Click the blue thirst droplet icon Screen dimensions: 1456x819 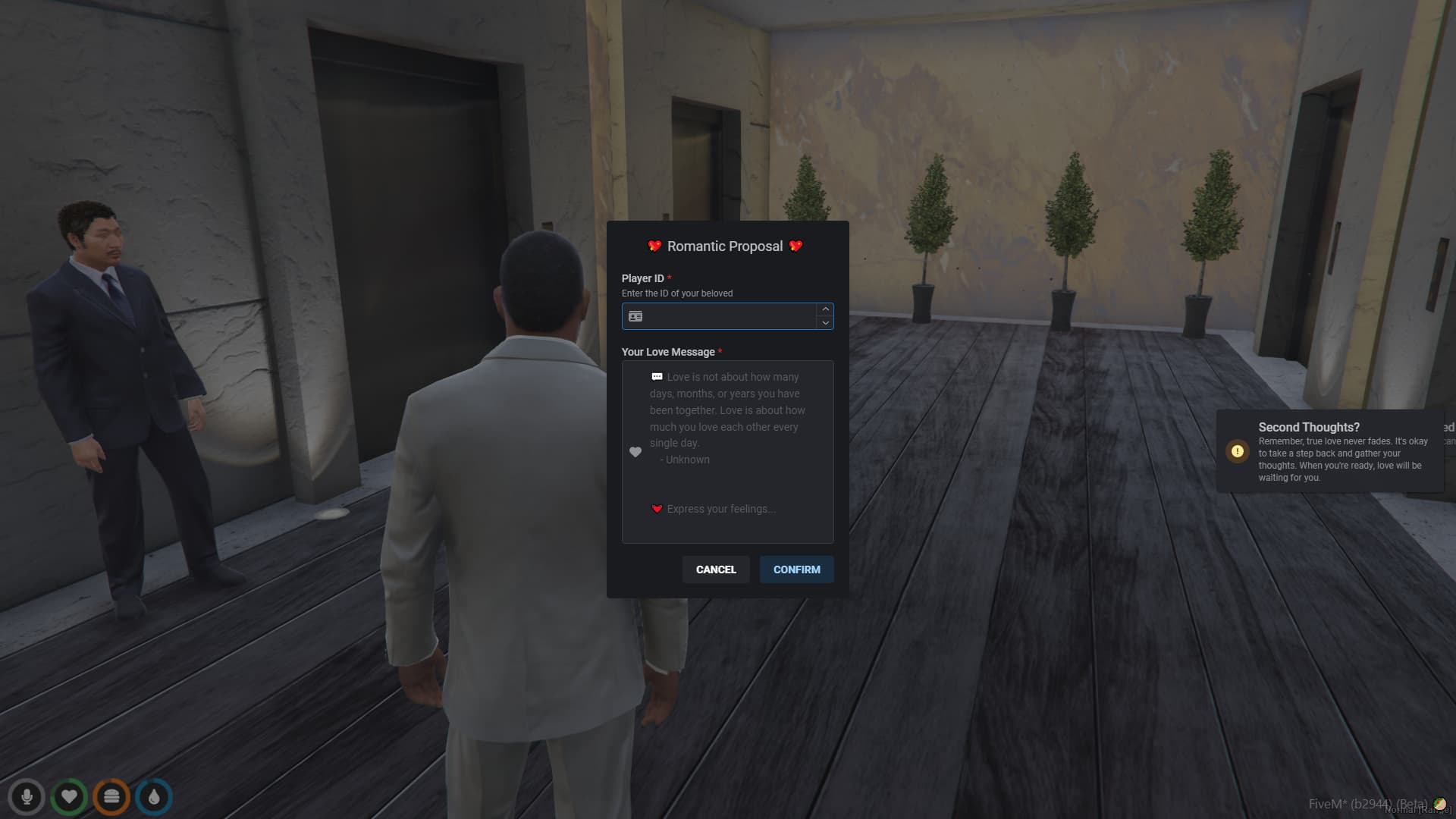(x=153, y=797)
